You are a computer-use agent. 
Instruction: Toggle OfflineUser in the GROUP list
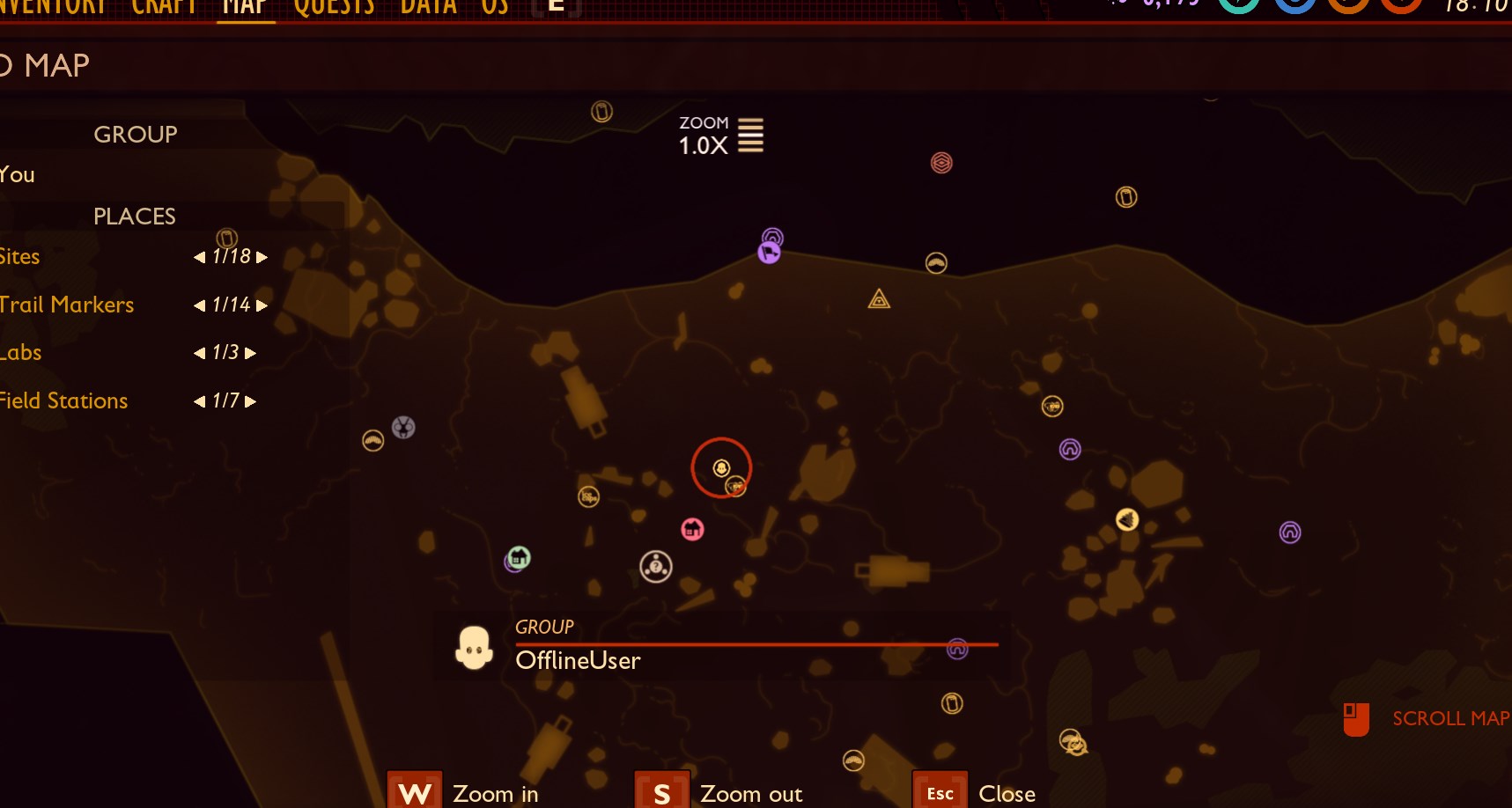(x=578, y=661)
